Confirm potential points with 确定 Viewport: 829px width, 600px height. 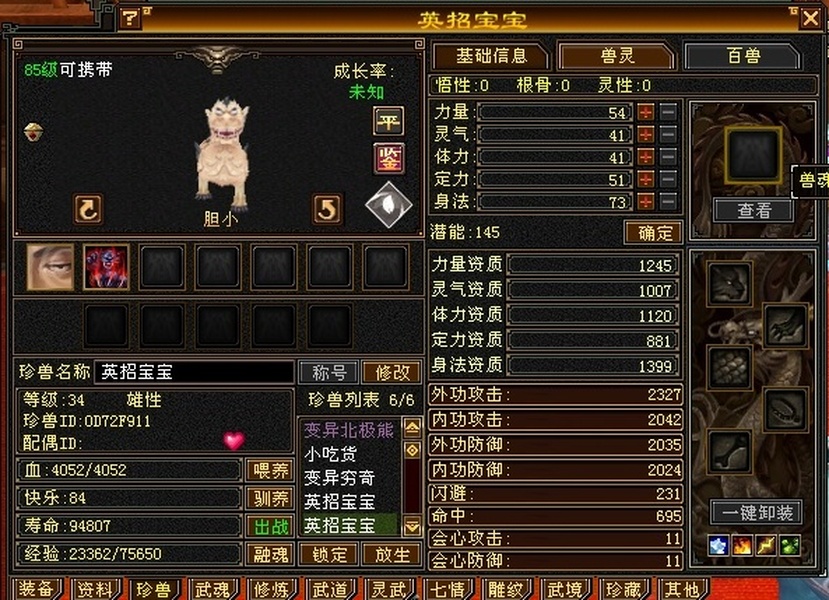pos(653,233)
